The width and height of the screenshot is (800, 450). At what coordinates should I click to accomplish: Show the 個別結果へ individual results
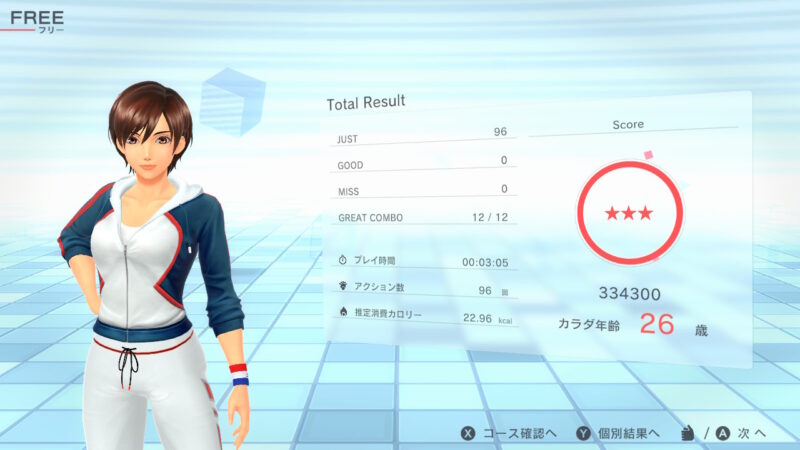click(x=617, y=433)
